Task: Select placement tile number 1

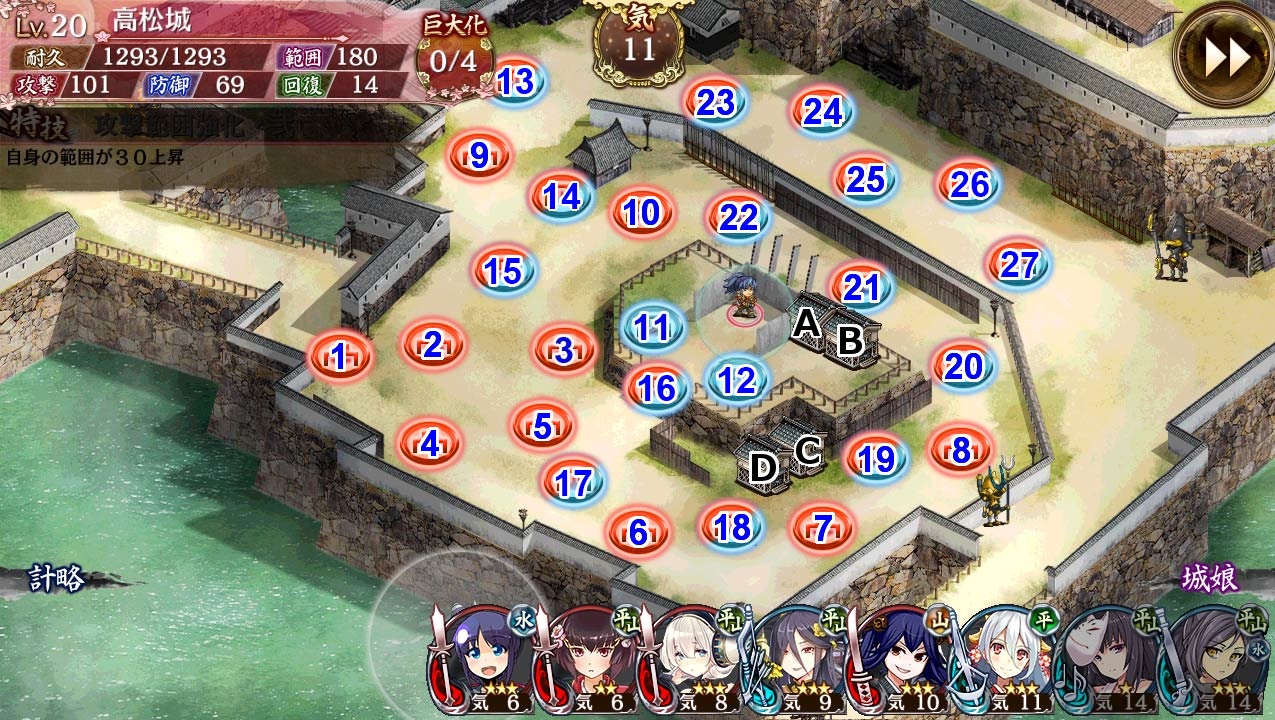Action: [x=340, y=356]
